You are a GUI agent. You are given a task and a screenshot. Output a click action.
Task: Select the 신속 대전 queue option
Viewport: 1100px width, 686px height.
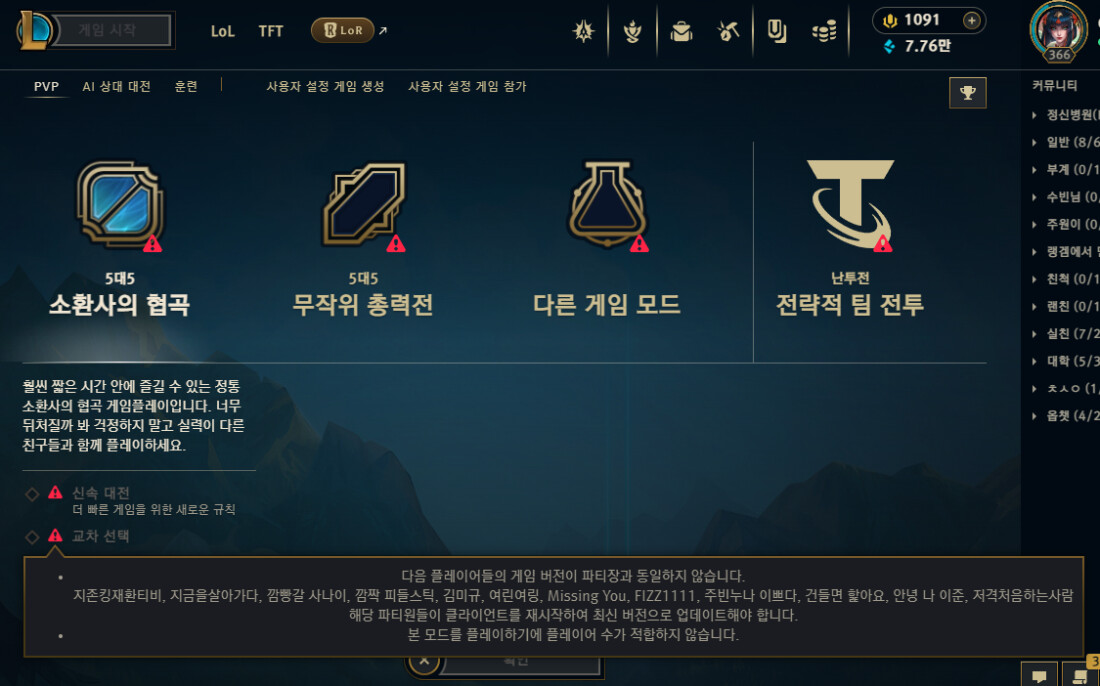coord(101,493)
